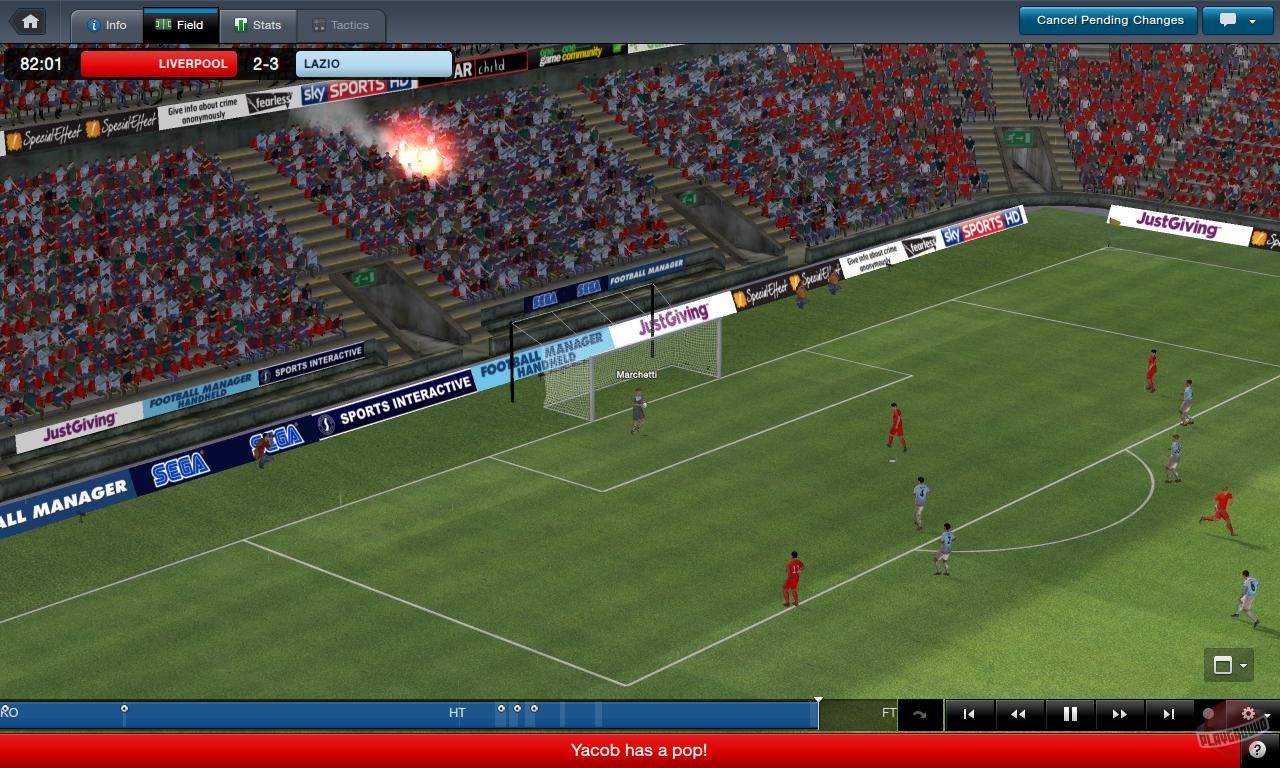Open the Info tab
This screenshot has width=1280, height=768.
click(107, 26)
